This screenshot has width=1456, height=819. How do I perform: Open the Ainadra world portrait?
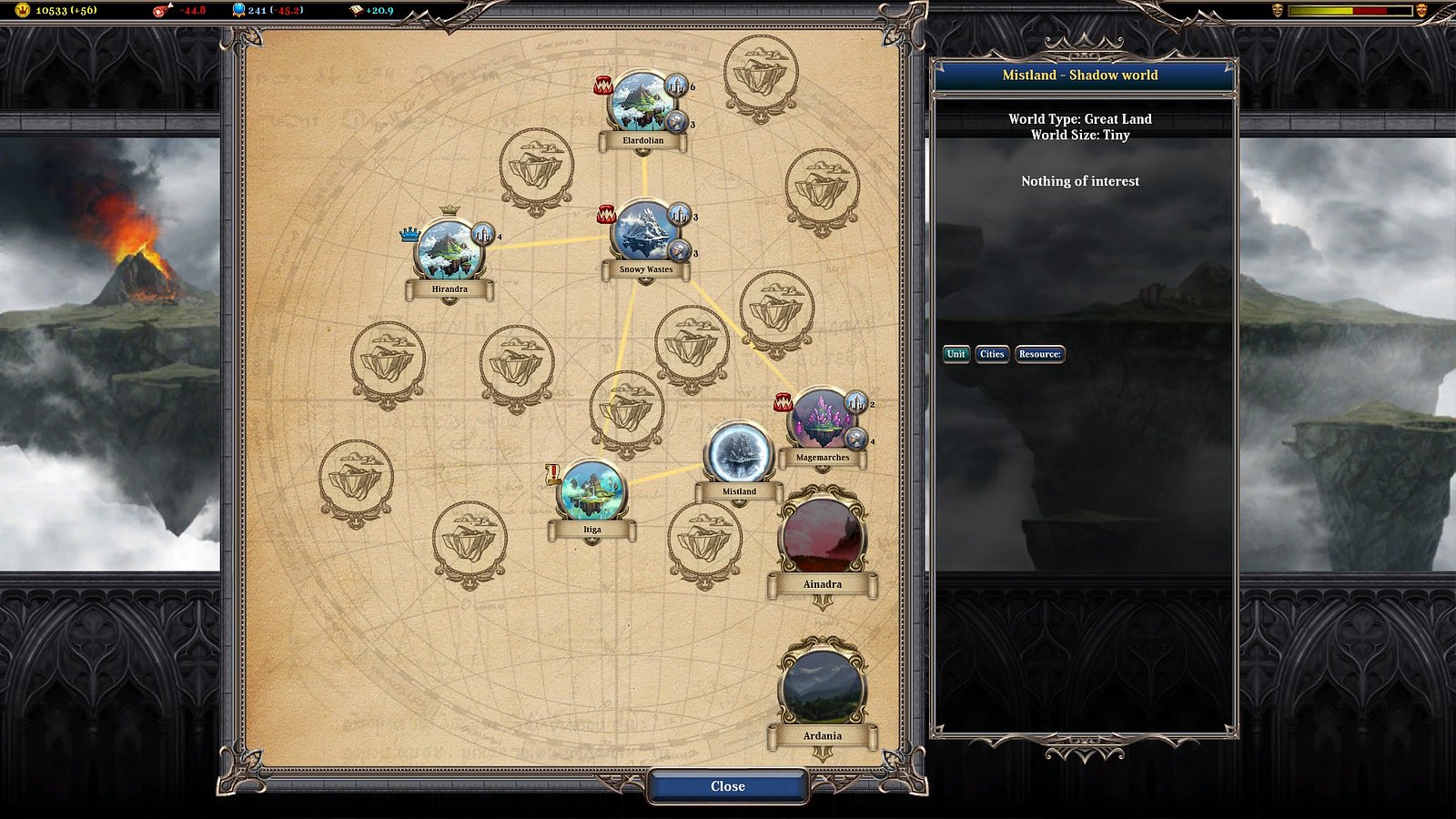pos(822,537)
